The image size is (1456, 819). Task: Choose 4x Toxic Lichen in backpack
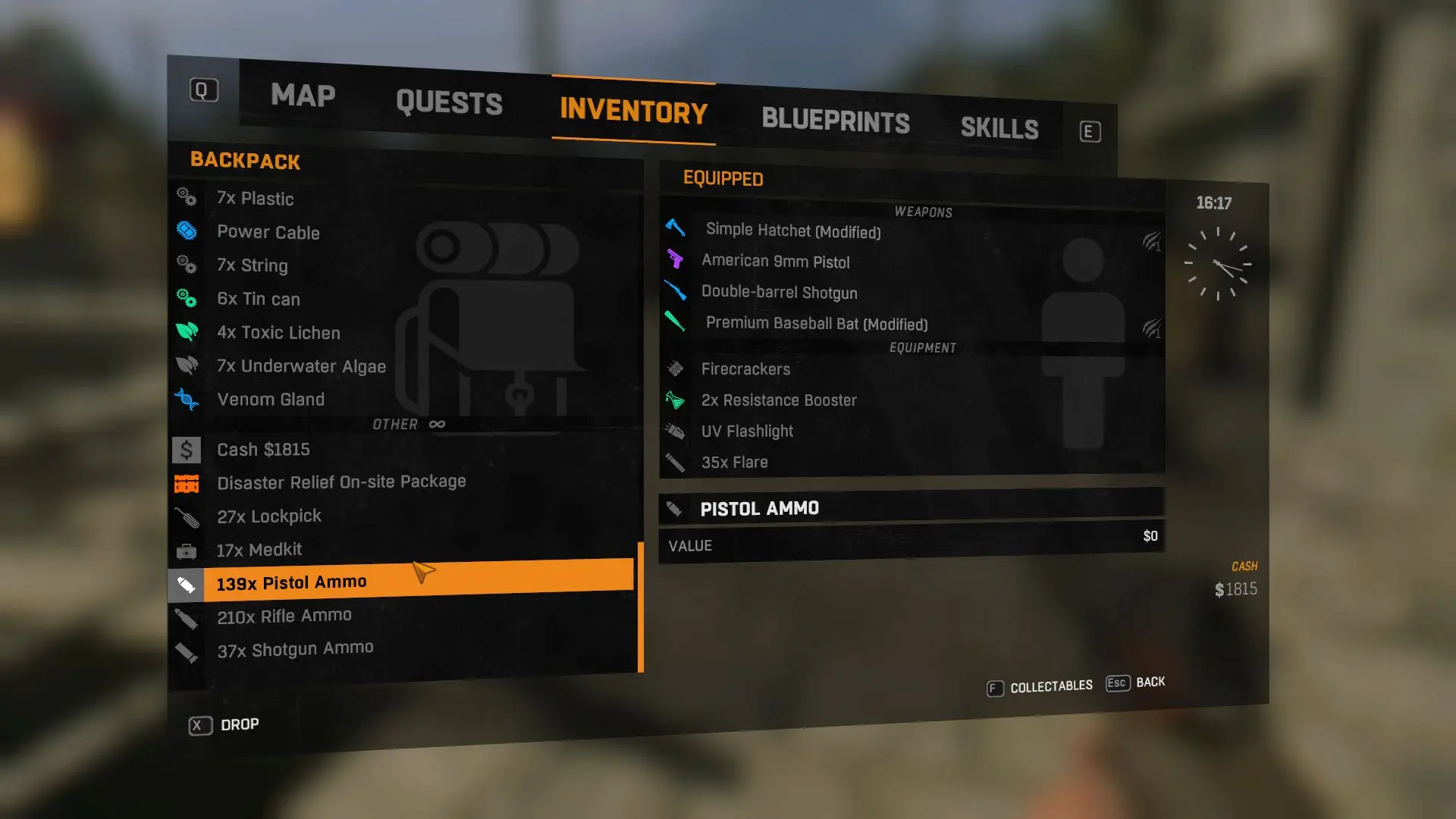click(278, 333)
